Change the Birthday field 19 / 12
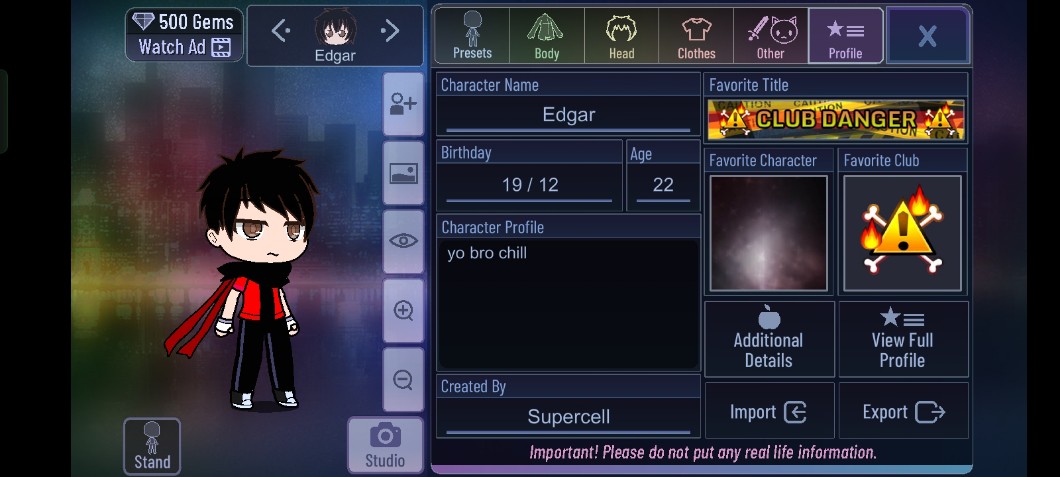This screenshot has height=477, width=1060. [530, 185]
